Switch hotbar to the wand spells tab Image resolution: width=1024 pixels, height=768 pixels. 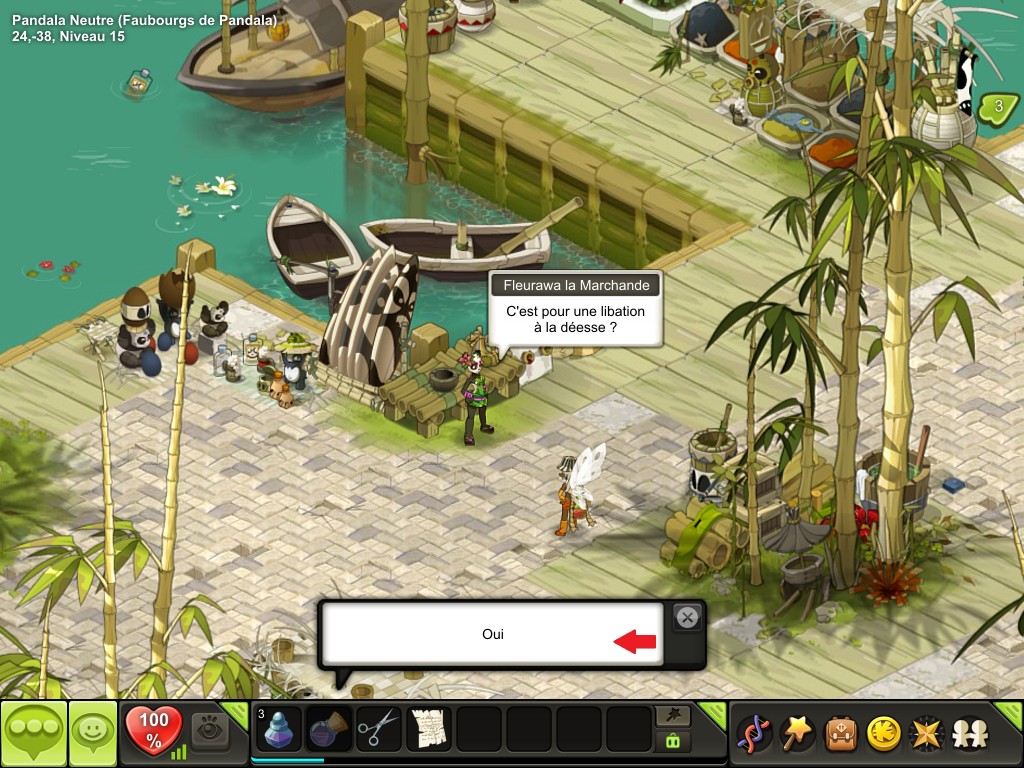pos(672,716)
